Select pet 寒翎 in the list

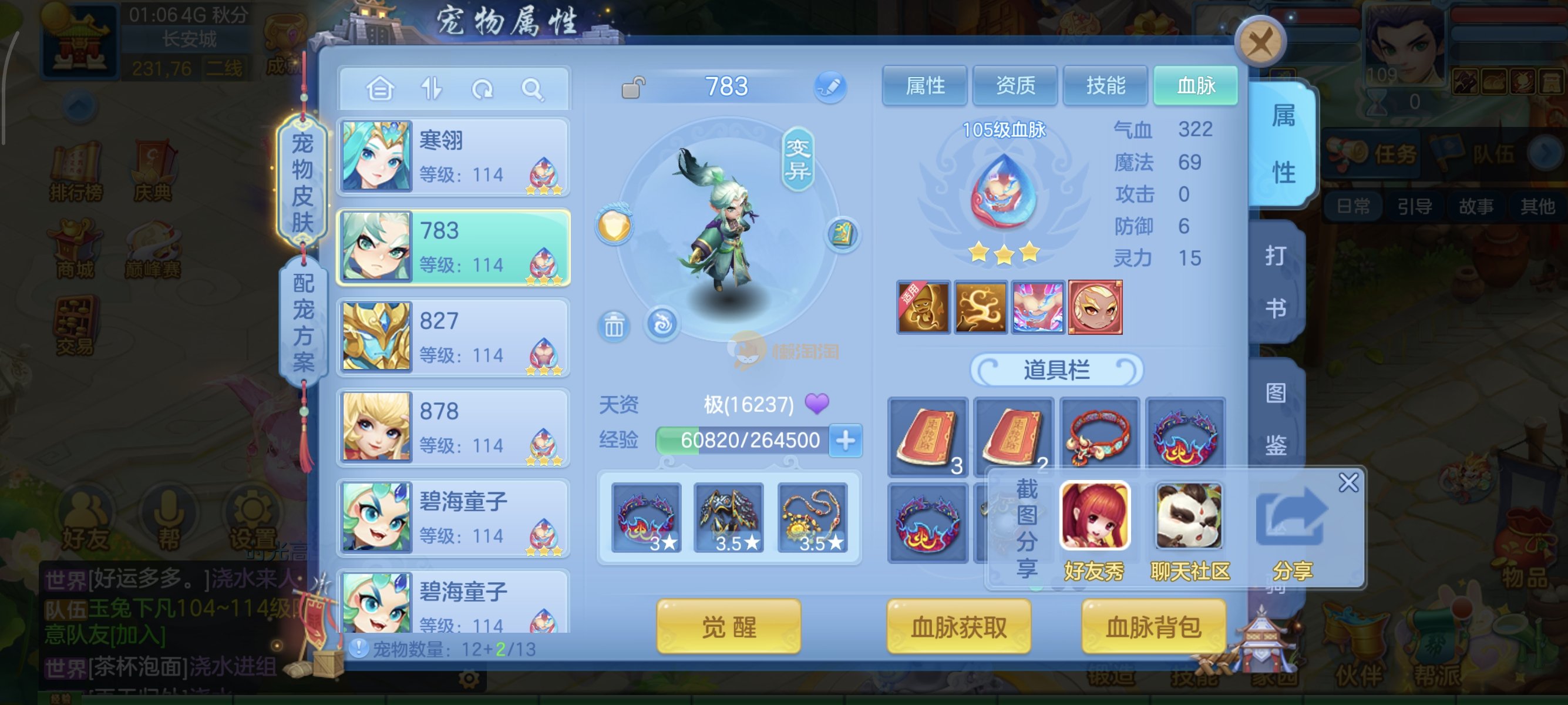click(453, 157)
